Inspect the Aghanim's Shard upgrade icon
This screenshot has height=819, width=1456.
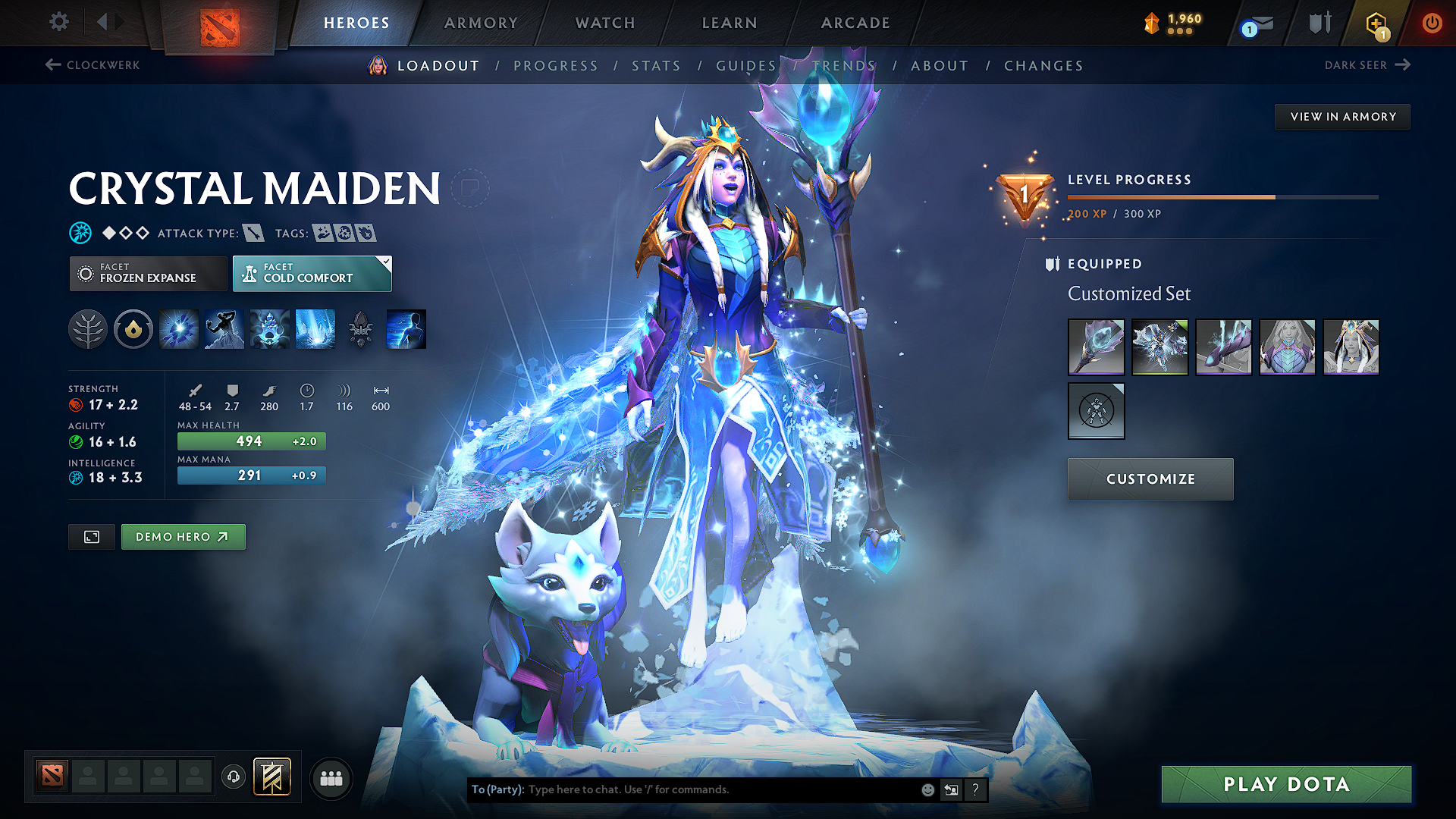coord(360,329)
